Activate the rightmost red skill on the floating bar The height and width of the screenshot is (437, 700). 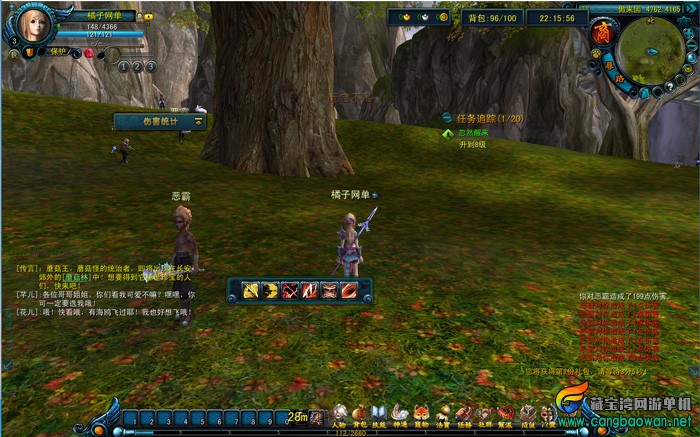click(349, 291)
